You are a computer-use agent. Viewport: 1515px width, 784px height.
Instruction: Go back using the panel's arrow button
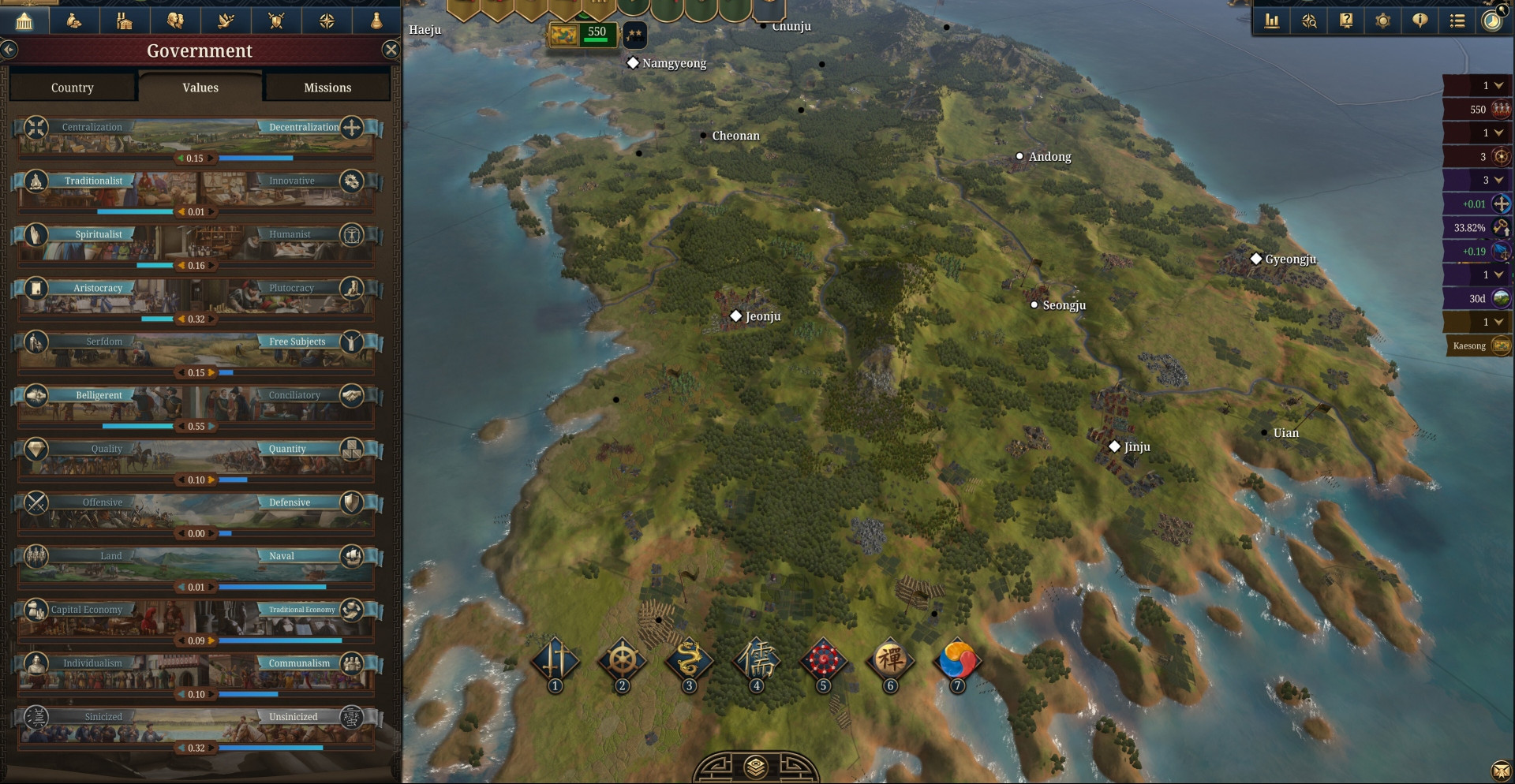[x=9, y=50]
